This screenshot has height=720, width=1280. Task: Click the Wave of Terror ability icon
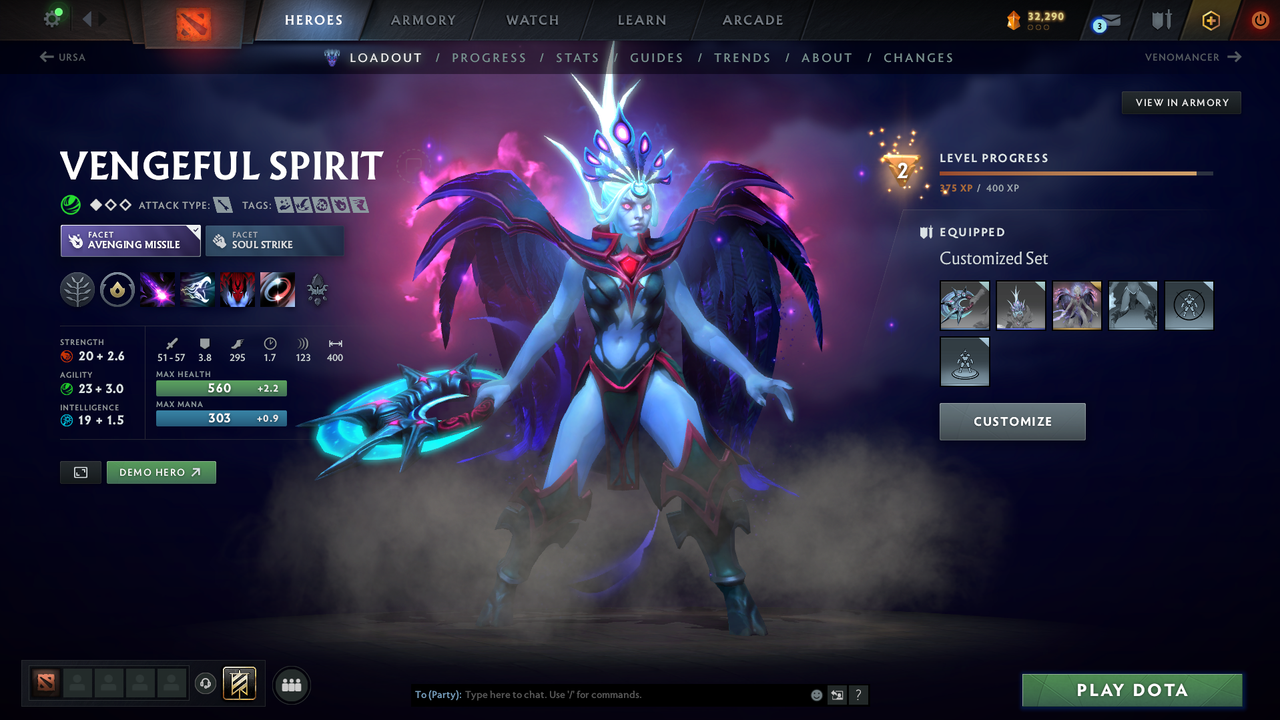pos(196,290)
